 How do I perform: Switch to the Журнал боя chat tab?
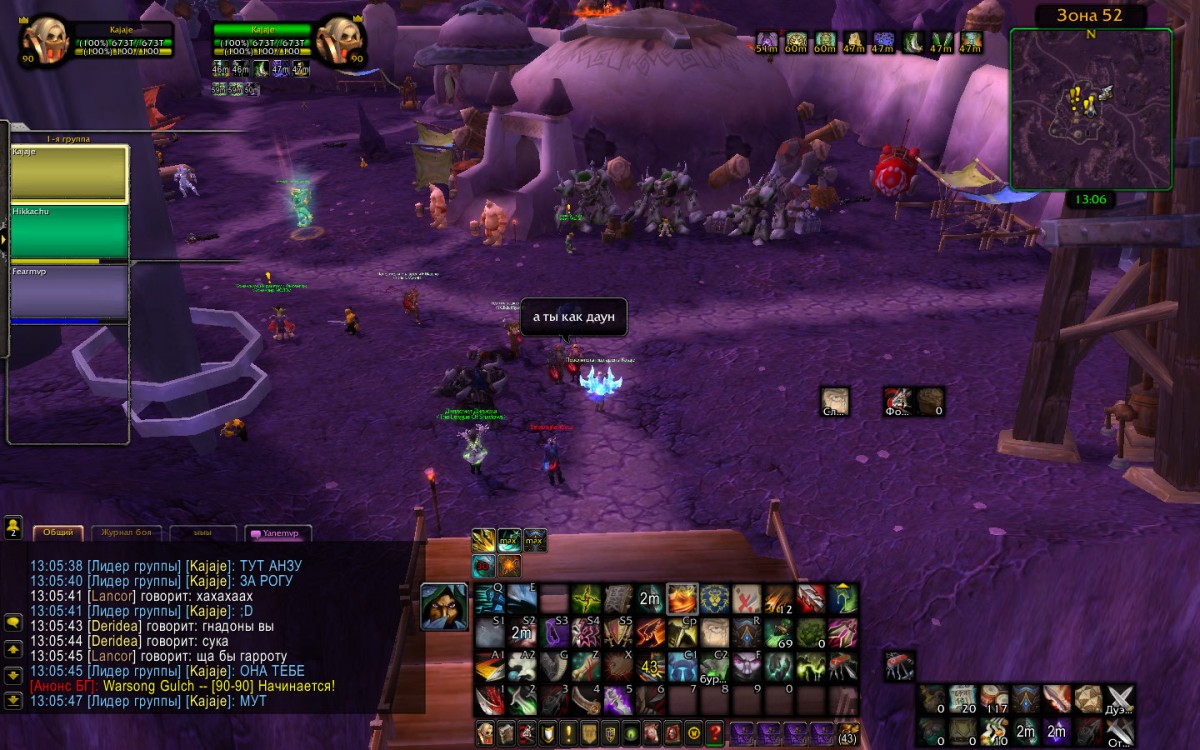click(x=126, y=533)
